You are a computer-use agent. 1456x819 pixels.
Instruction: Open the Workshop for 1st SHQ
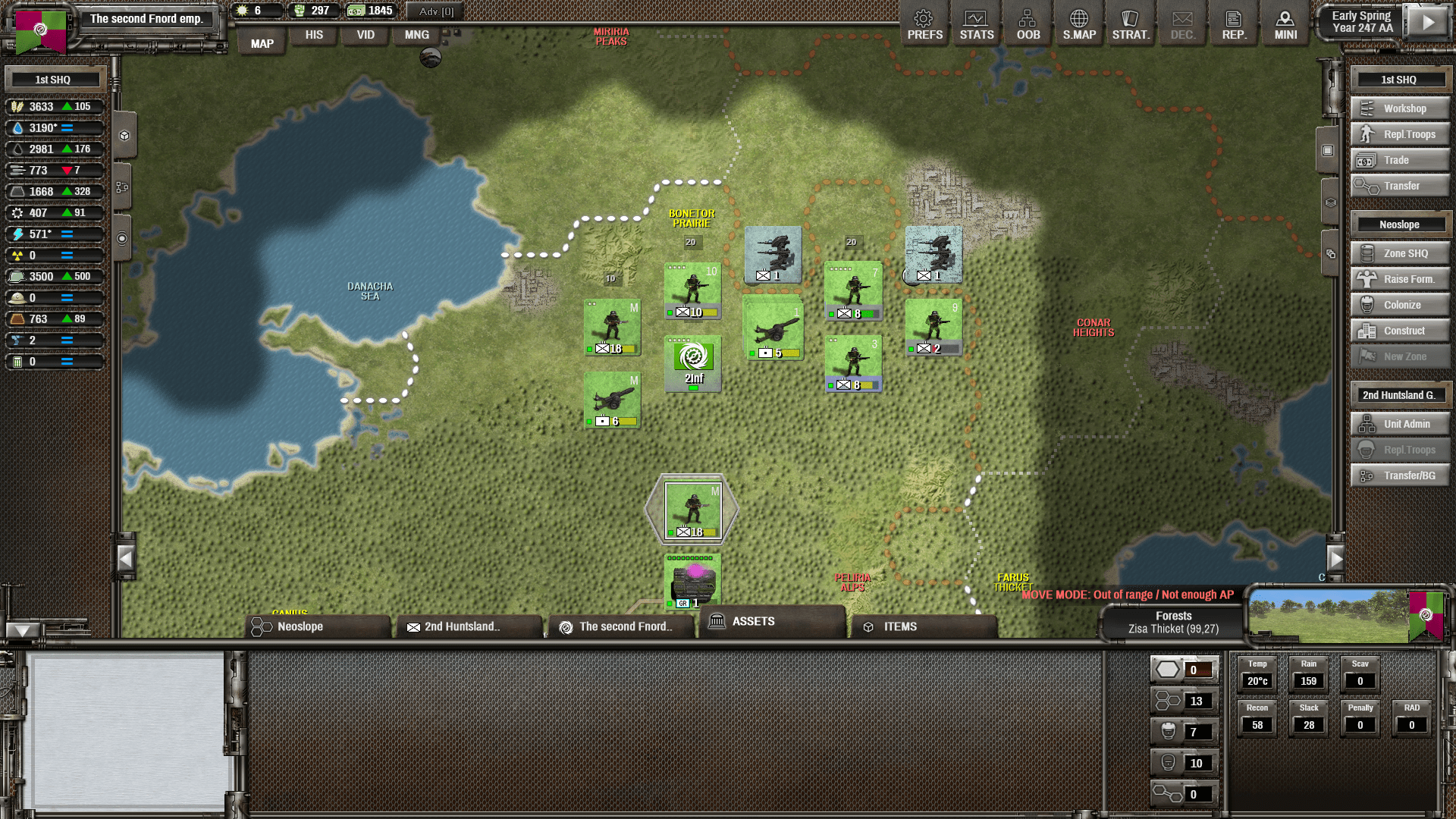pyautogui.click(x=1400, y=108)
